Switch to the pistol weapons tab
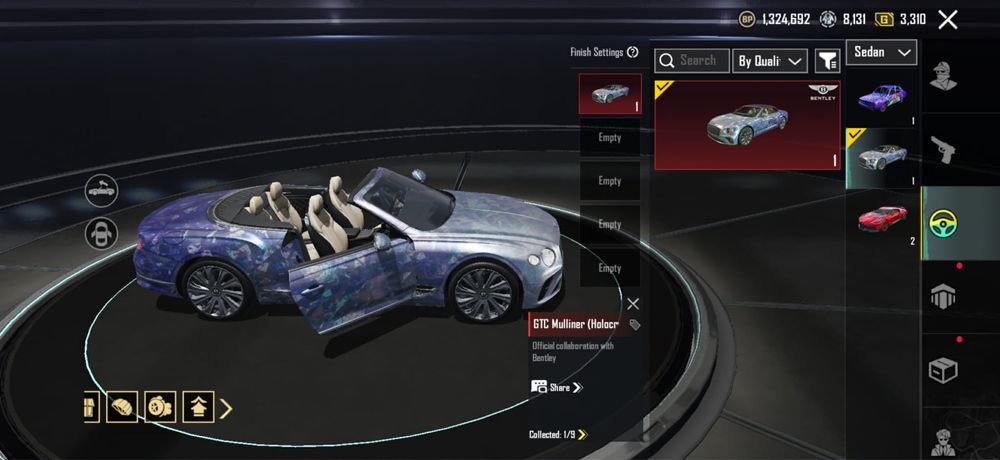The height and width of the screenshot is (460, 1000). 942,149
